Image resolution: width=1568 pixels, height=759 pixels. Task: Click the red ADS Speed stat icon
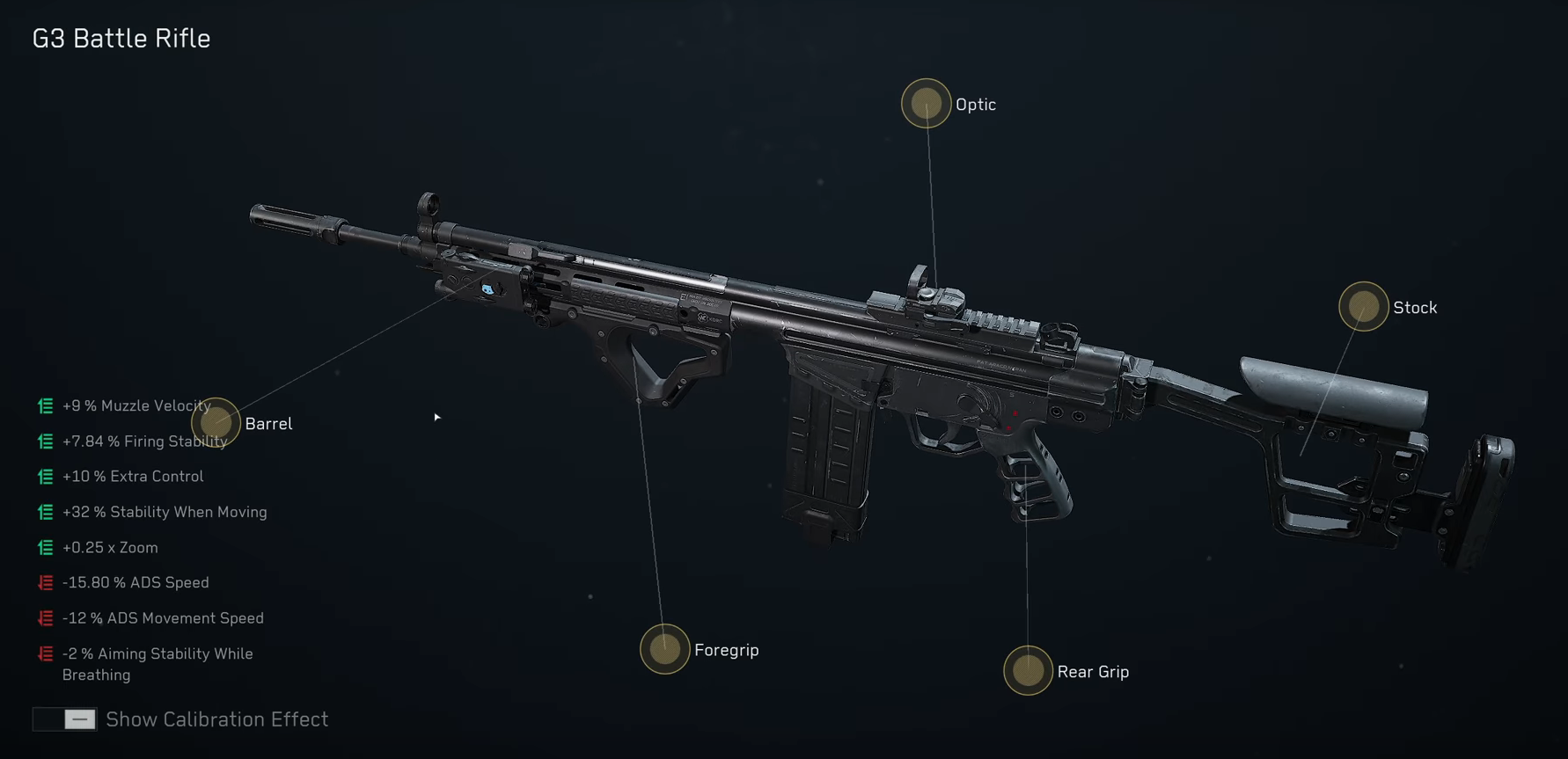pos(44,582)
